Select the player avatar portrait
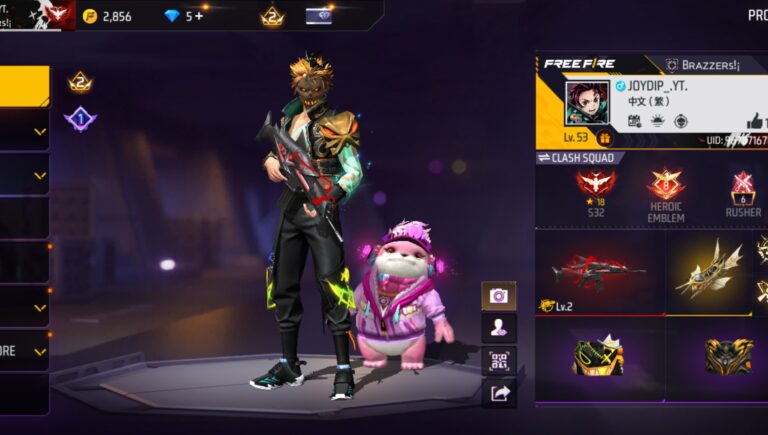The image size is (768, 435). [587, 103]
